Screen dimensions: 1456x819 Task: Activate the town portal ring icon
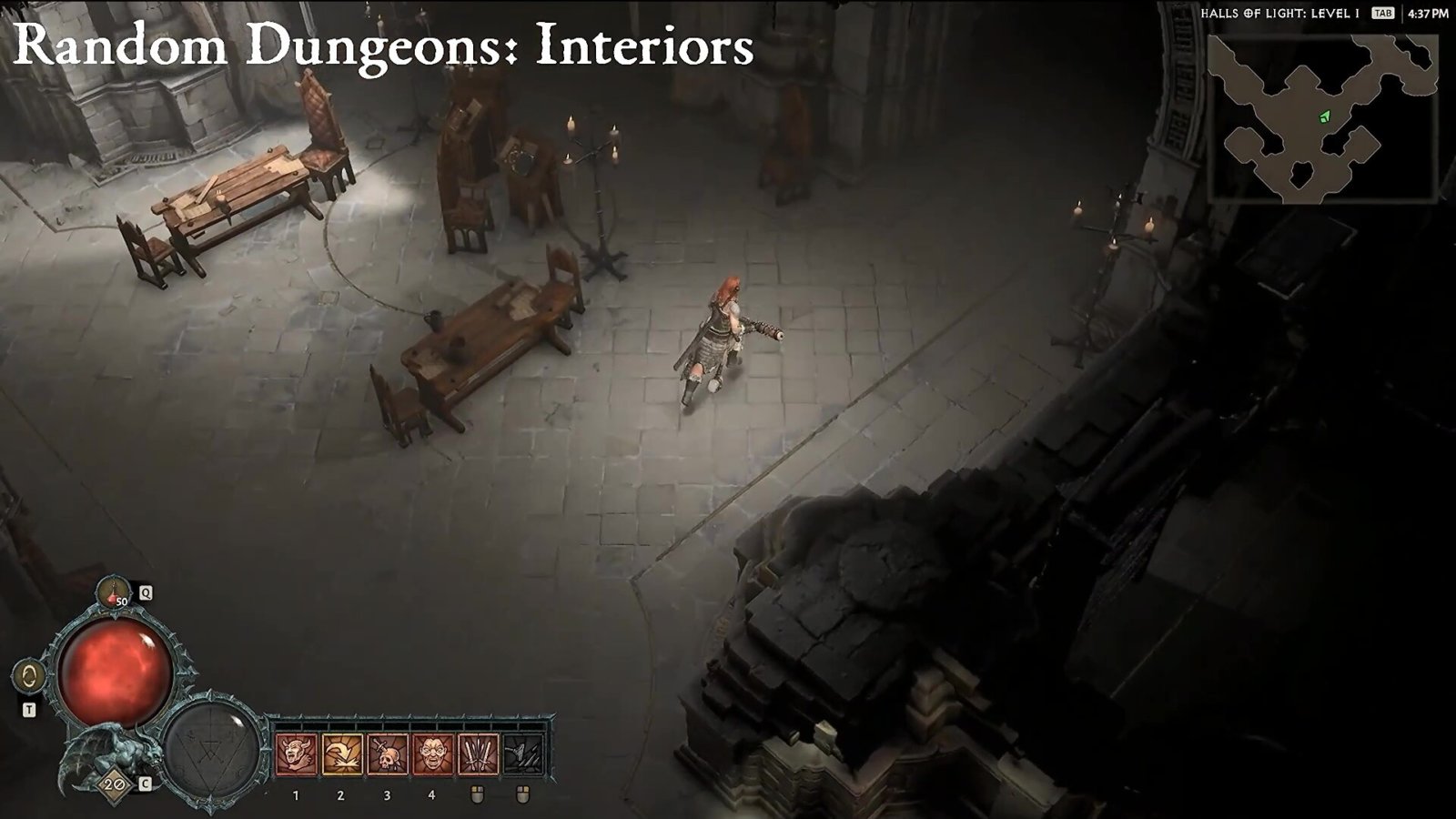30,677
